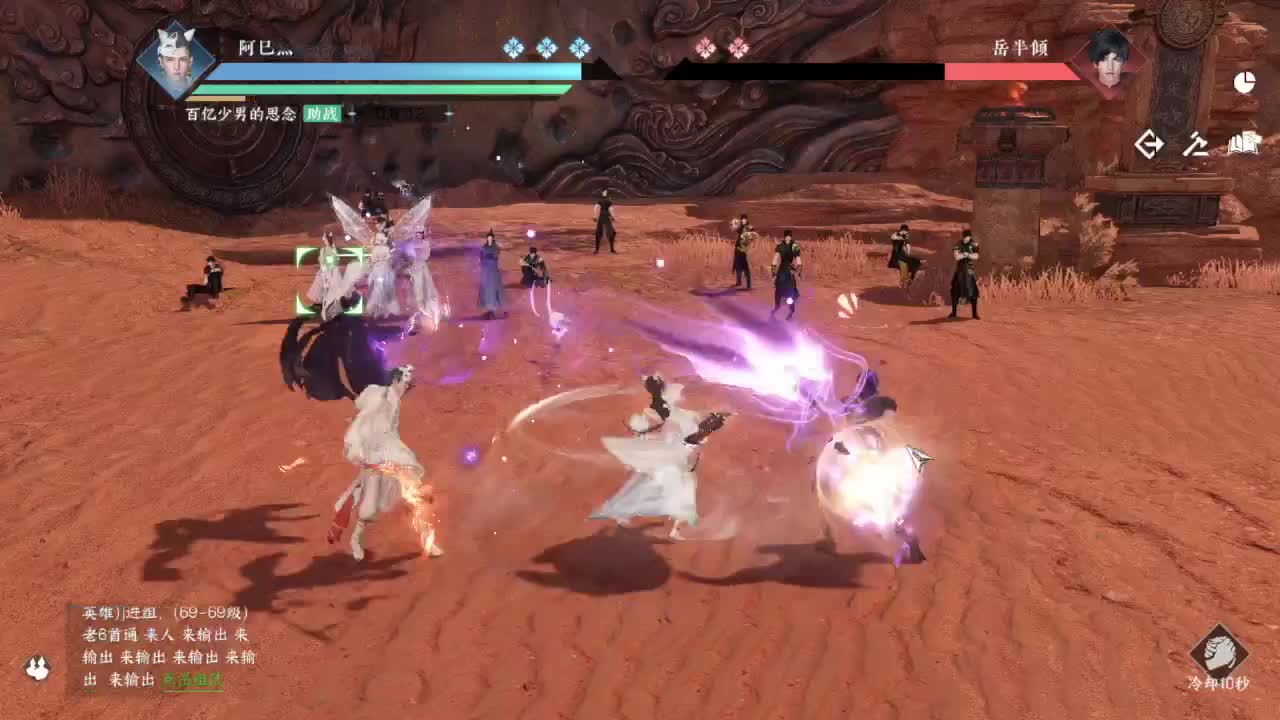The height and width of the screenshot is (720, 1280).
Task: Select player portrait of 阿巴黑
Action: [176, 62]
